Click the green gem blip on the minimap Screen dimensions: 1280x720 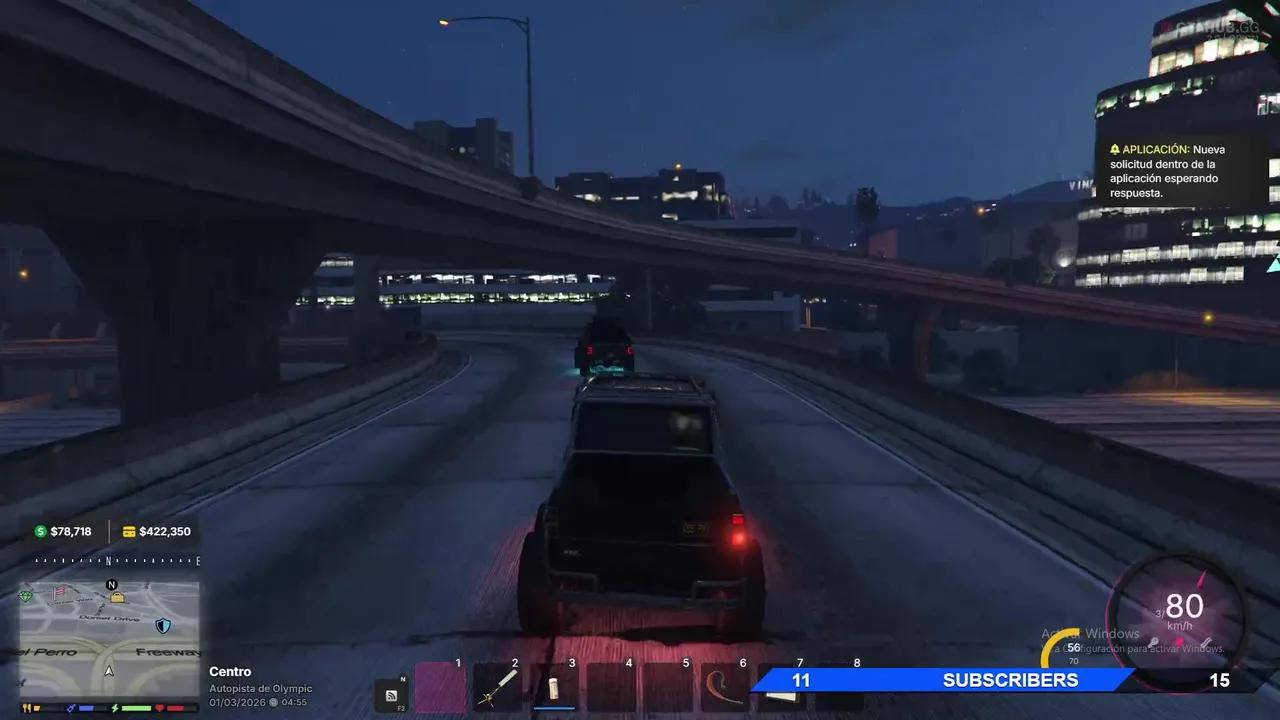26,594
